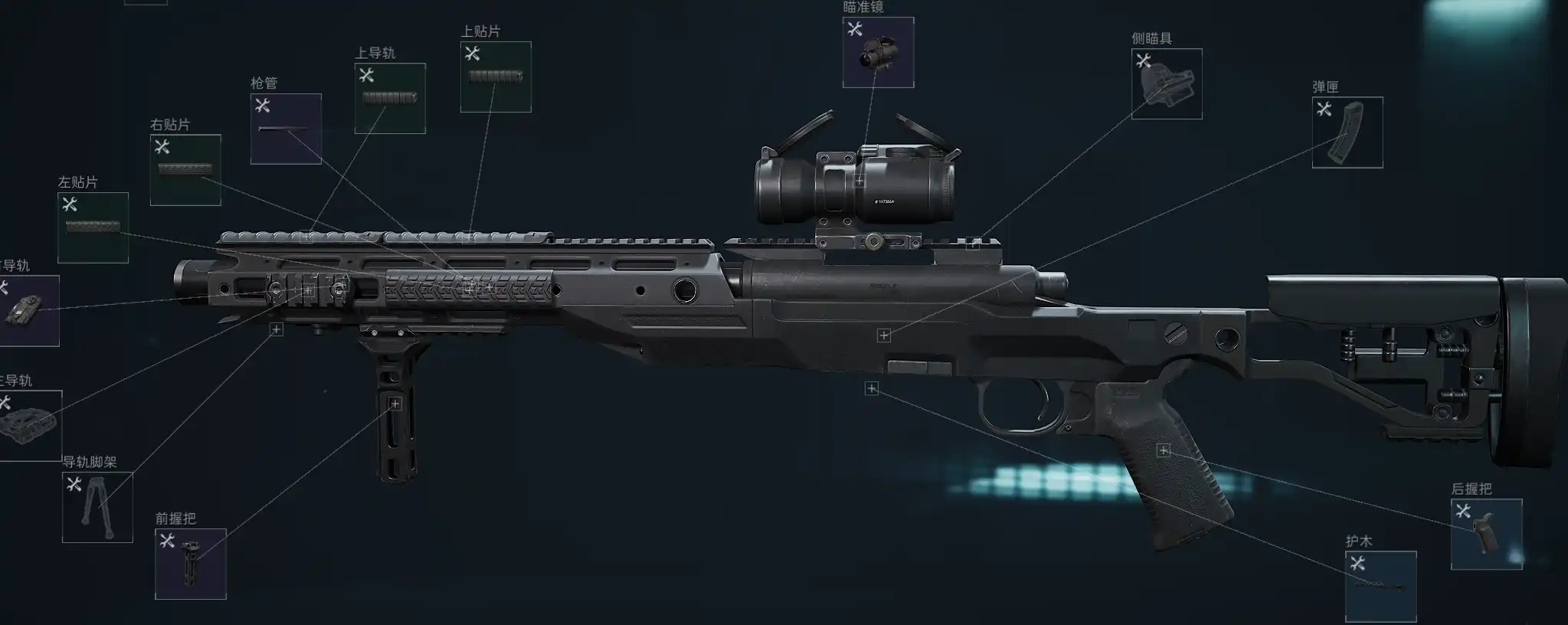Select the 后握把 rear grip slot
Image resolution: width=1568 pixels, height=625 pixels.
tap(1486, 534)
